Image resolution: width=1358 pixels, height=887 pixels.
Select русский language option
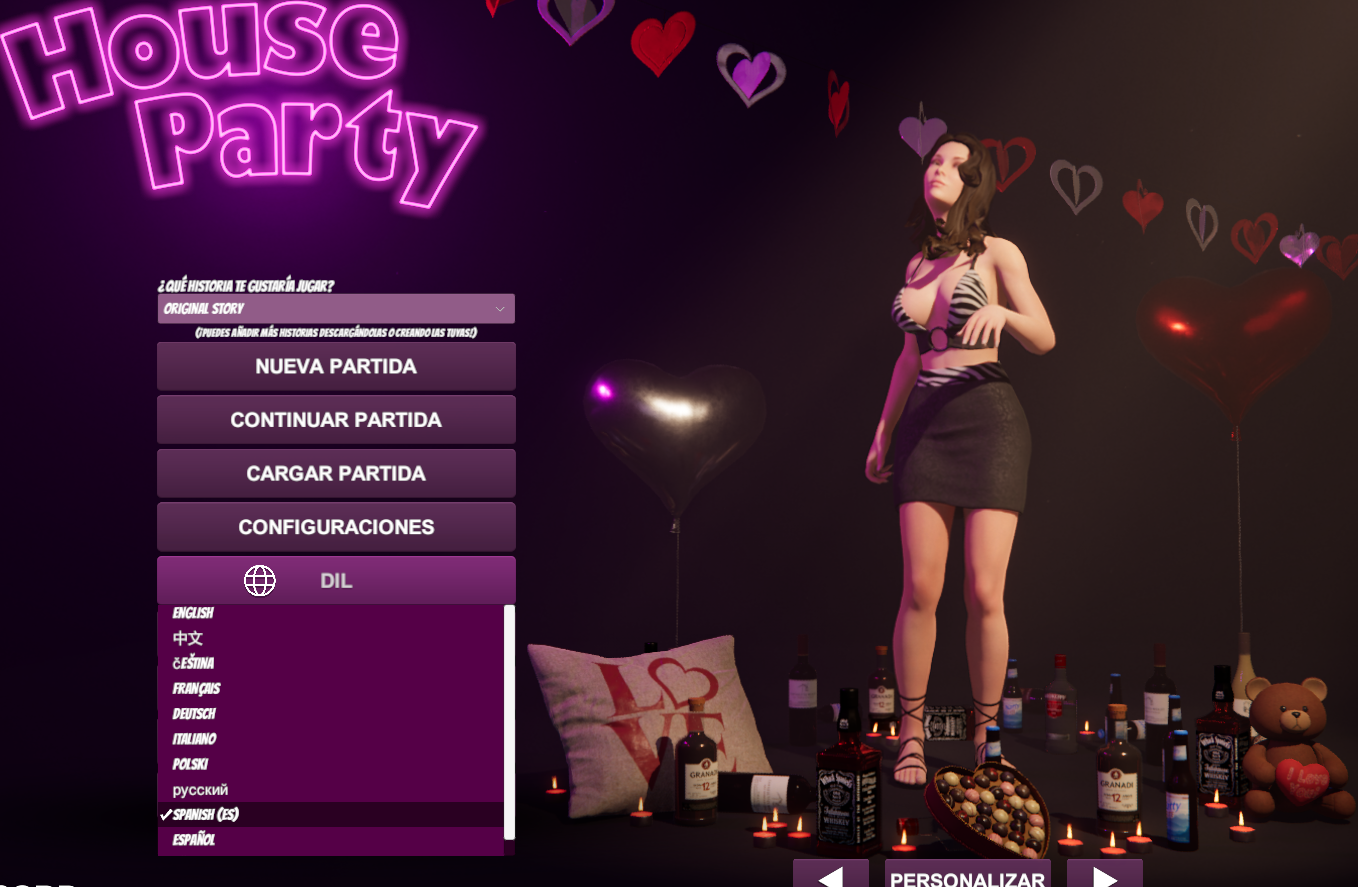(x=200, y=790)
